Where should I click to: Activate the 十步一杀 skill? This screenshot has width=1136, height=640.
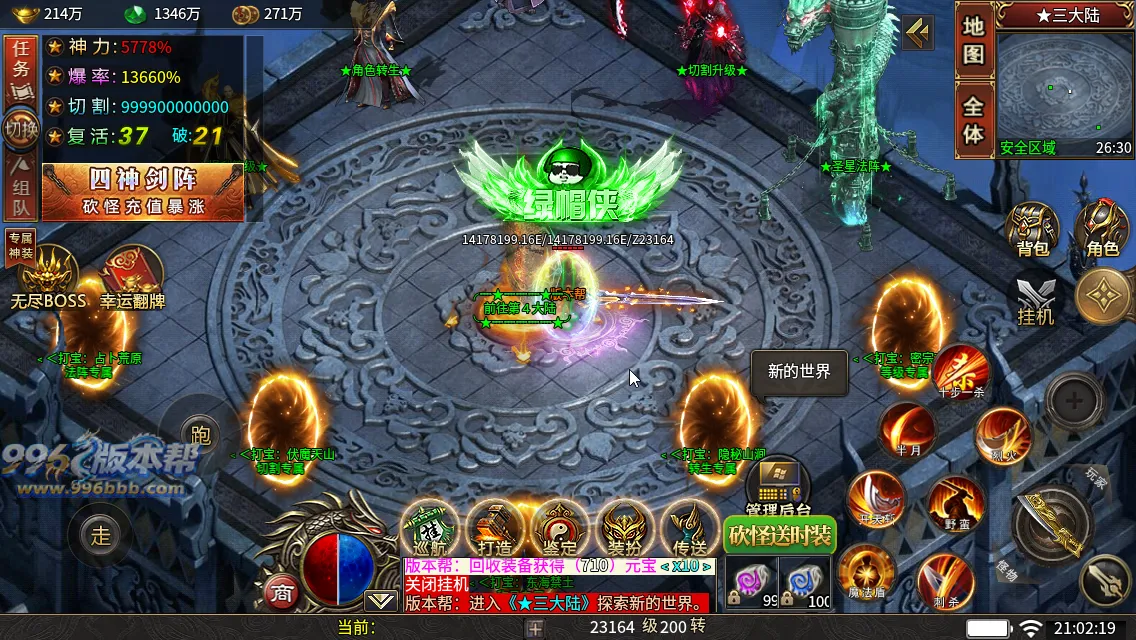click(961, 371)
